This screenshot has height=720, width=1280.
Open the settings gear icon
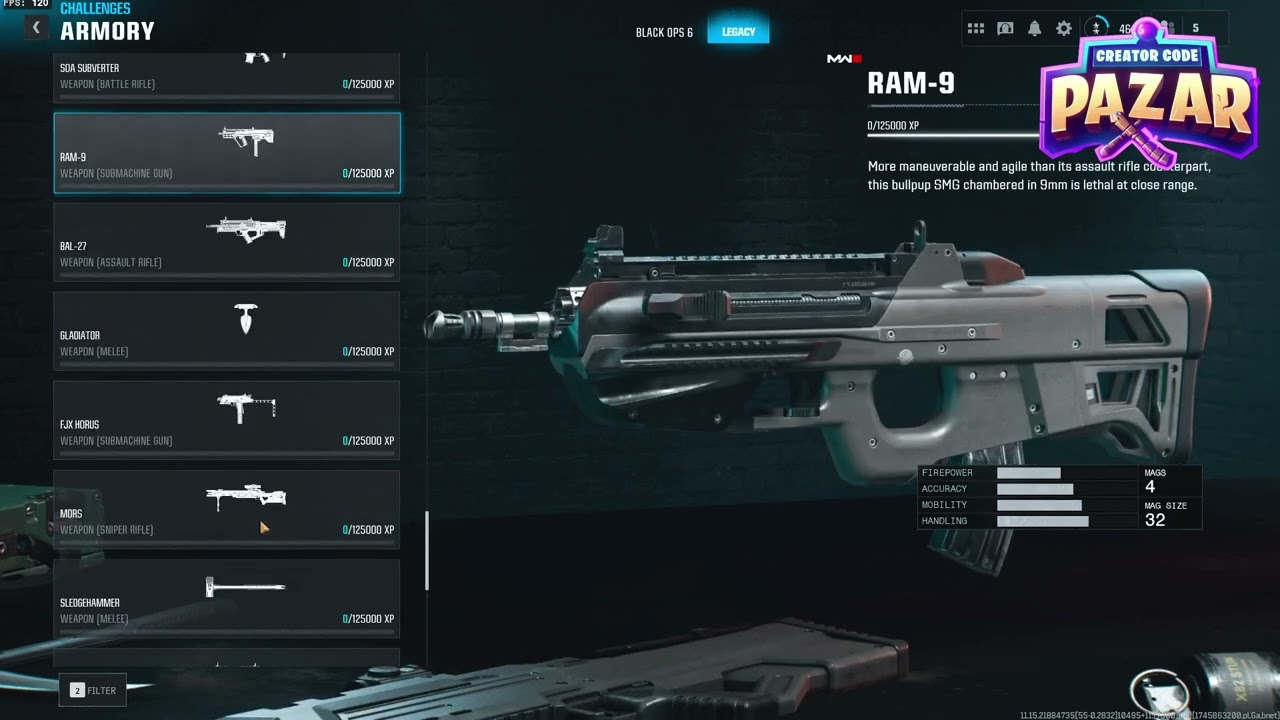click(x=1064, y=29)
